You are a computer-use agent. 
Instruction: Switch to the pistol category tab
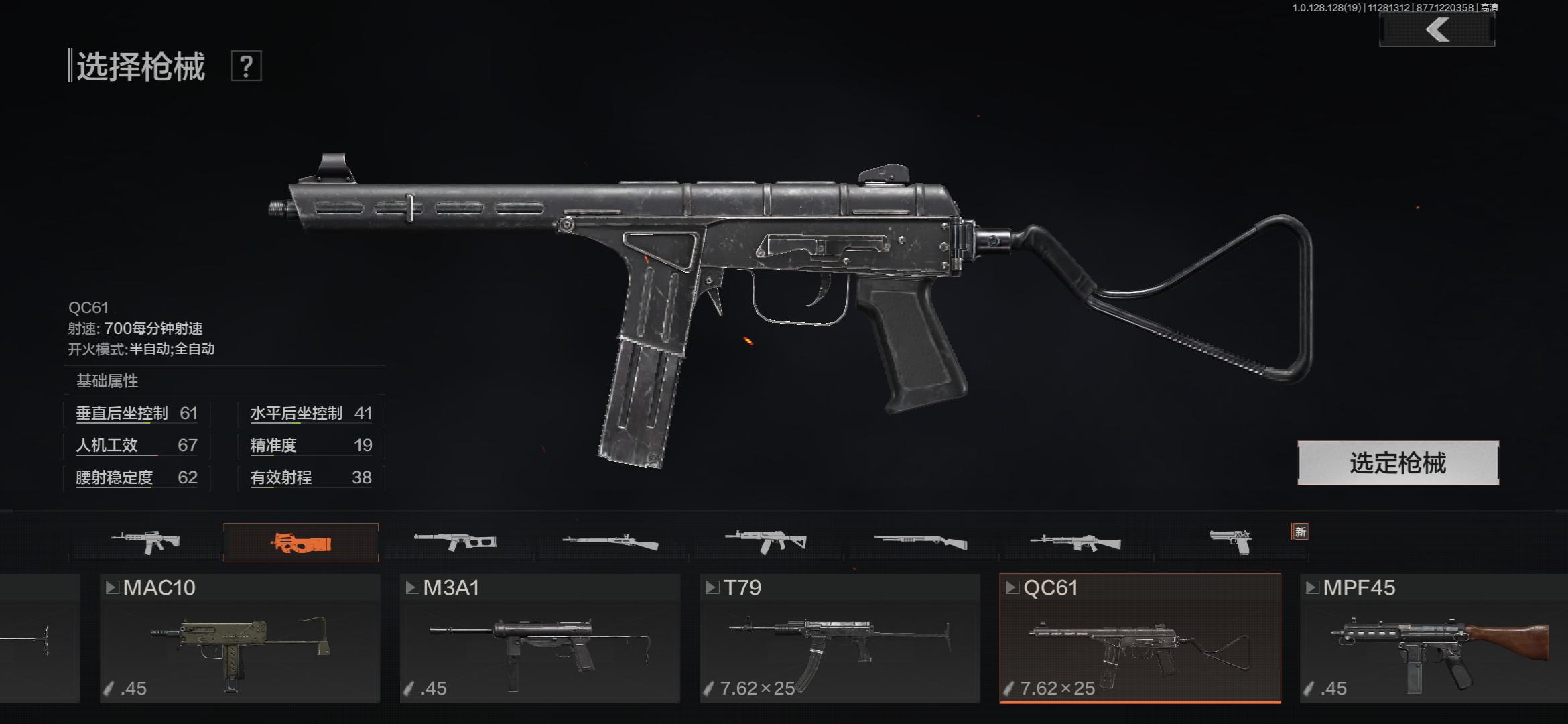click(x=1230, y=542)
